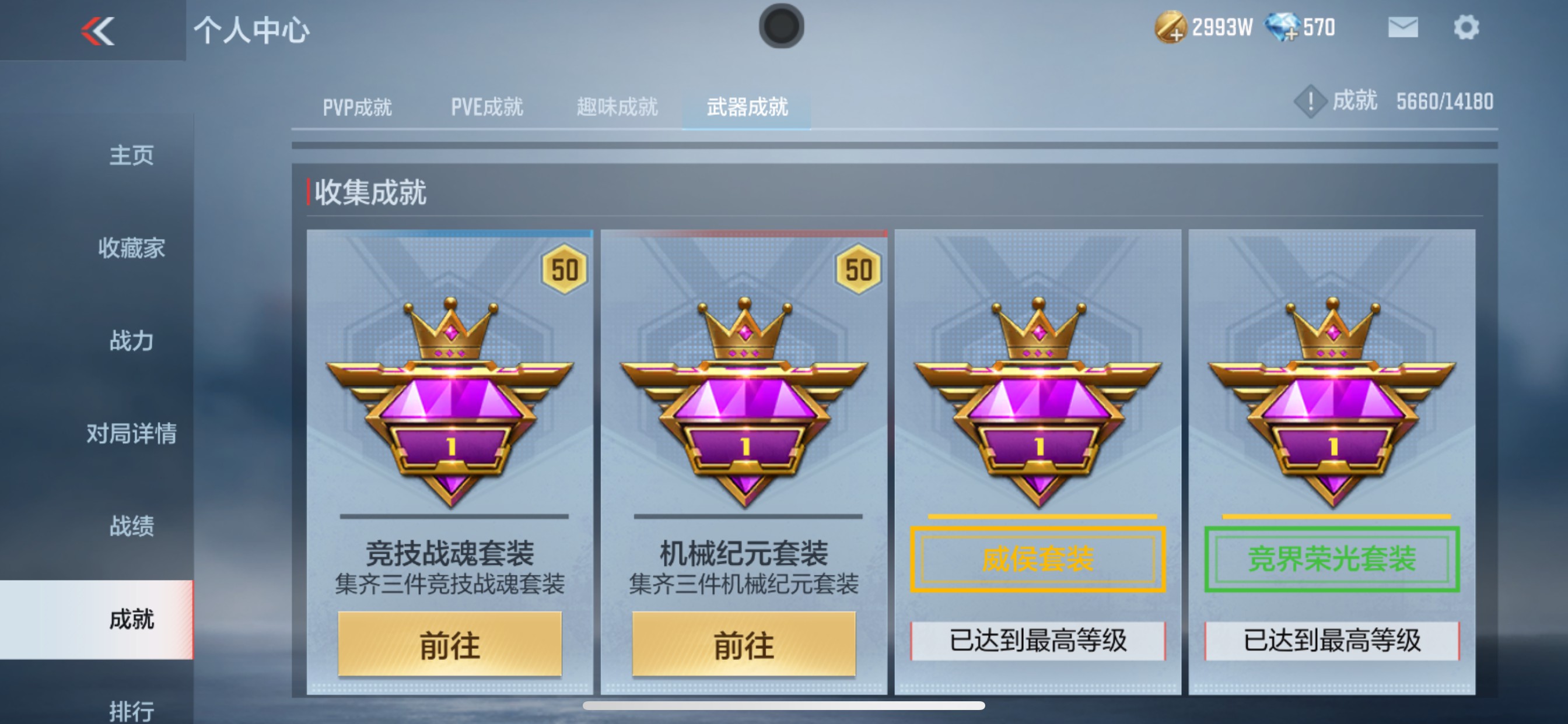Open the 趣味成就 tab
Screen dimensions: 1568x724
coord(616,107)
